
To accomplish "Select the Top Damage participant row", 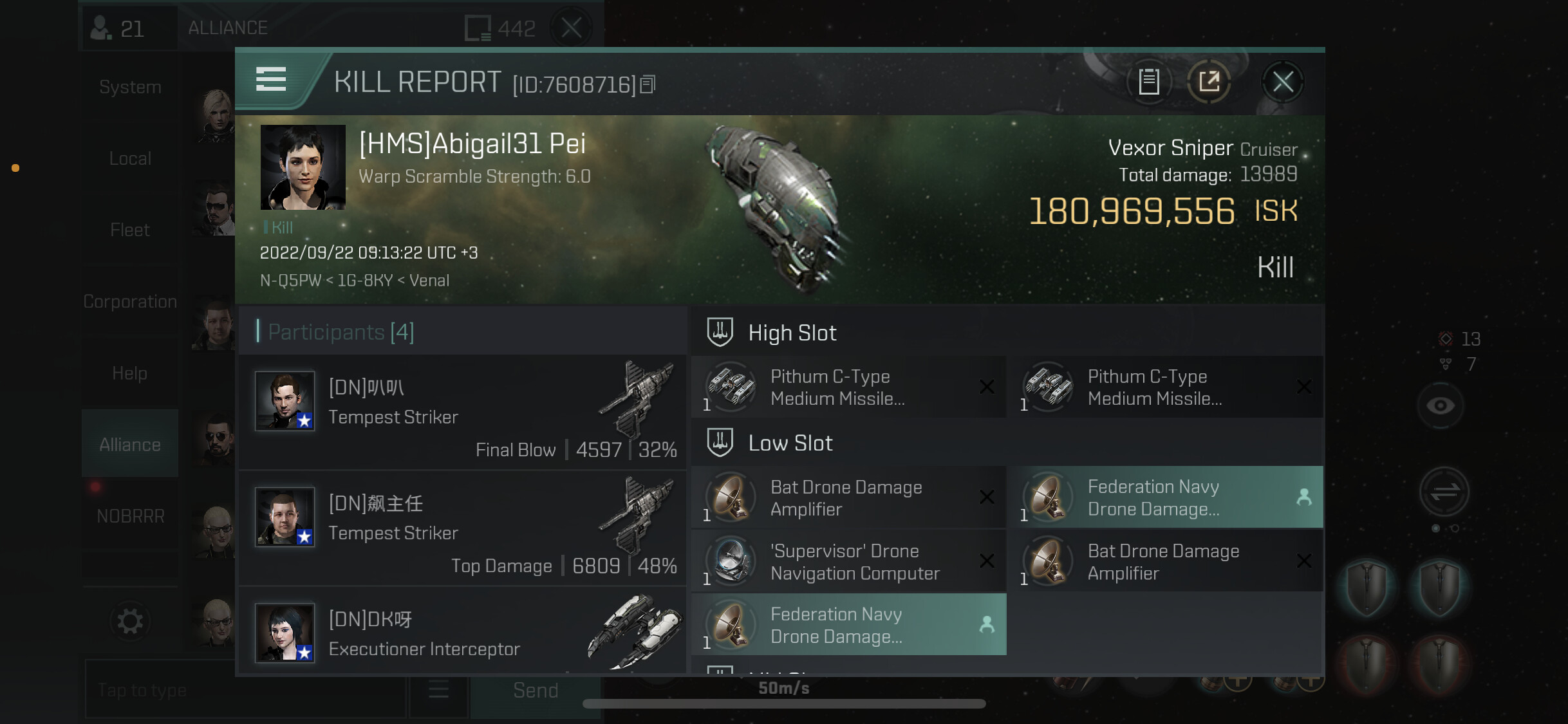I will pyautogui.click(x=462, y=528).
